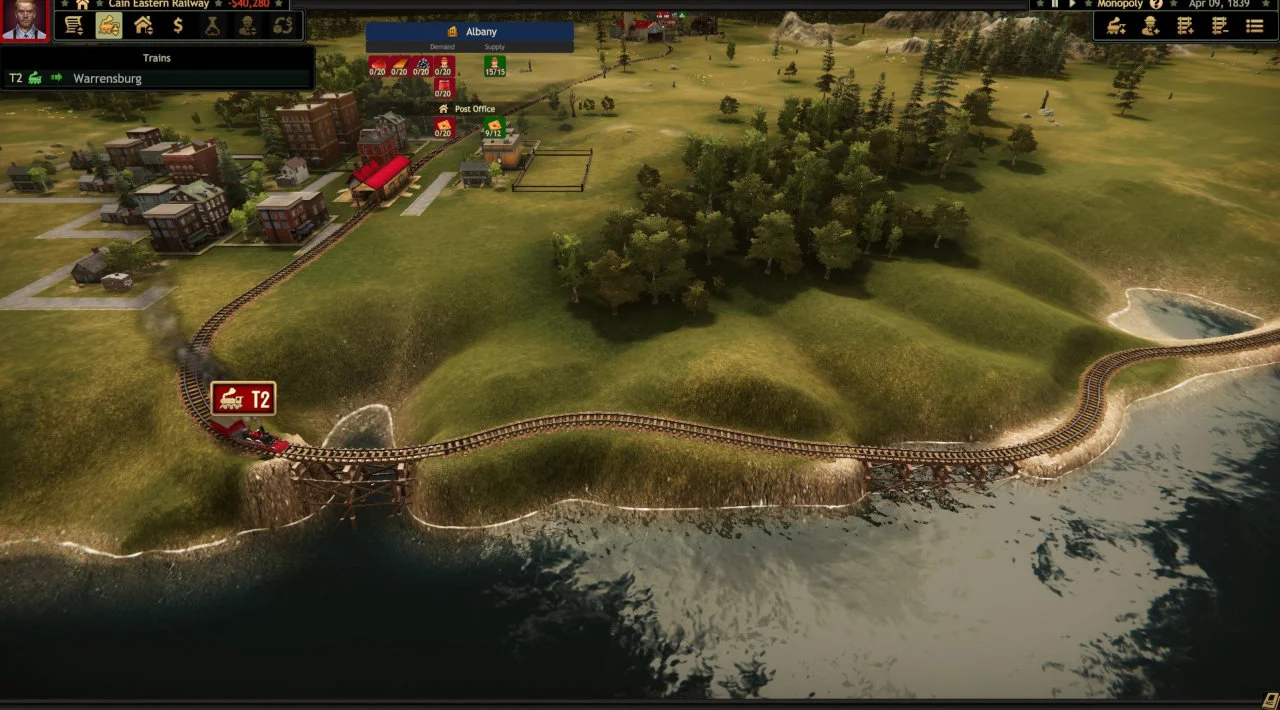Build new track
1280x710 pixels.
[1186, 26]
